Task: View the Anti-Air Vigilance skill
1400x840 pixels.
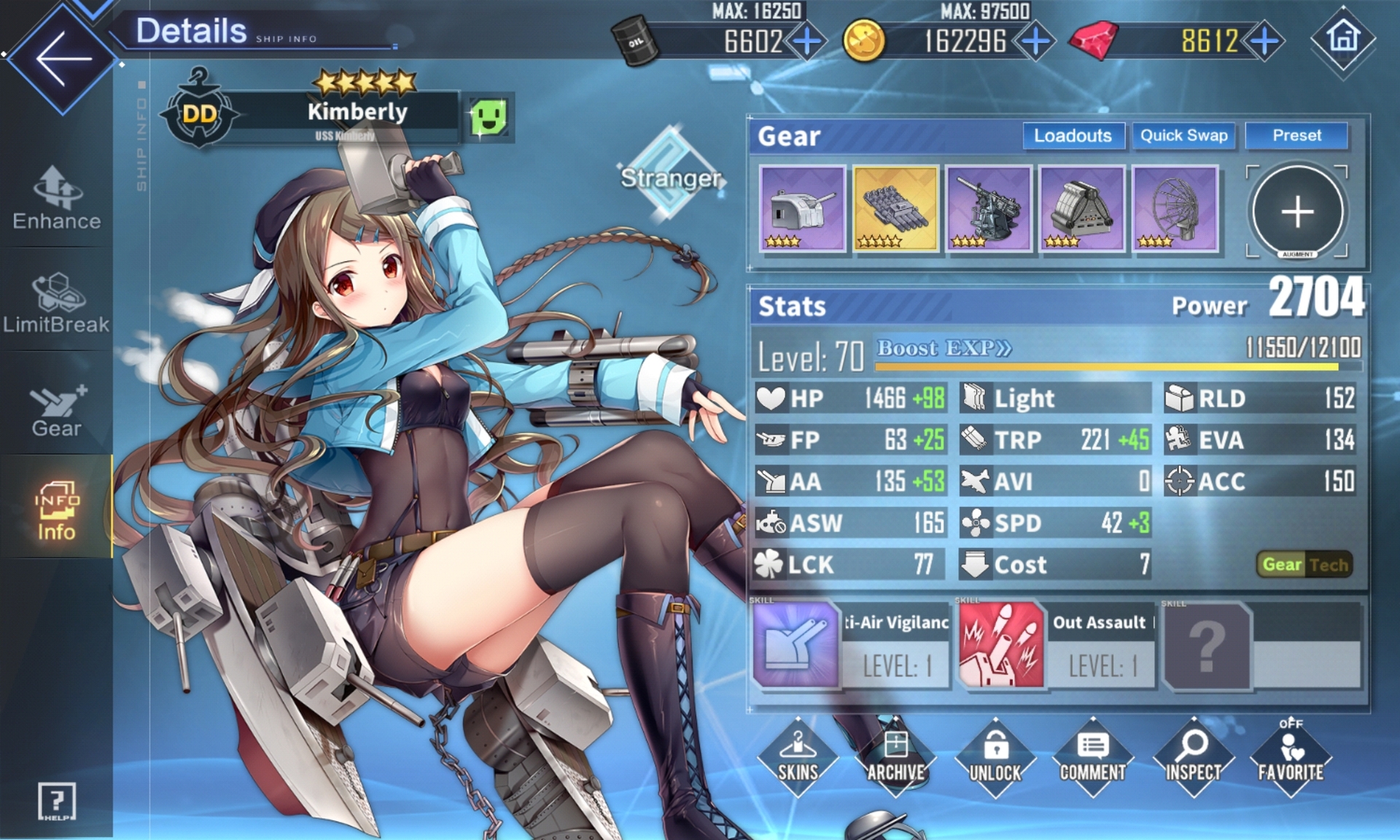Action: [796, 645]
